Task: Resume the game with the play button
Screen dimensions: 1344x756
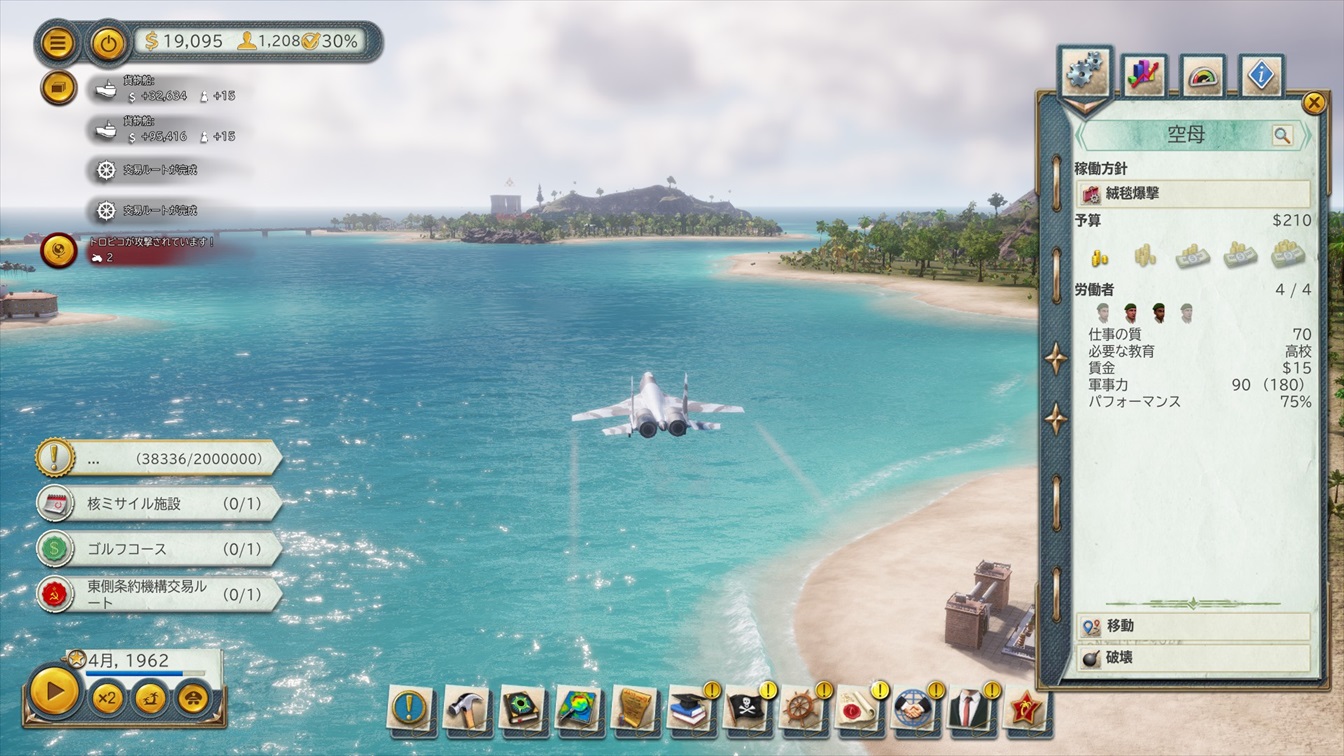Action: pos(54,690)
